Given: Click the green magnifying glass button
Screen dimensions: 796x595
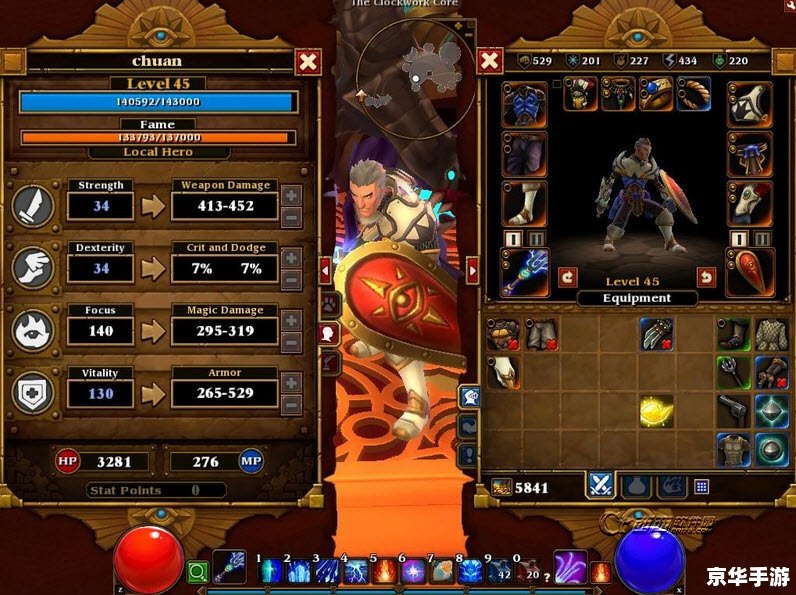Looking at the screenshot, I should pos(197,573).
